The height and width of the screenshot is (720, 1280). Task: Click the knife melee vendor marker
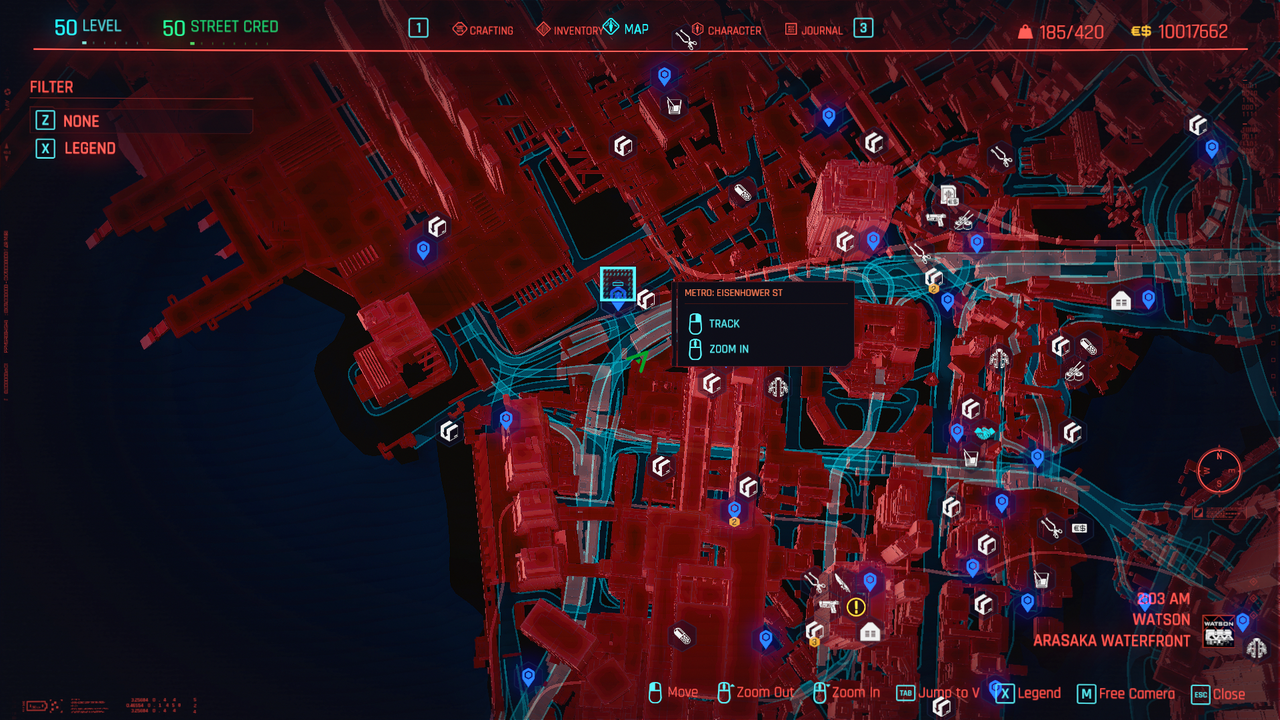(x=842, y=583)
